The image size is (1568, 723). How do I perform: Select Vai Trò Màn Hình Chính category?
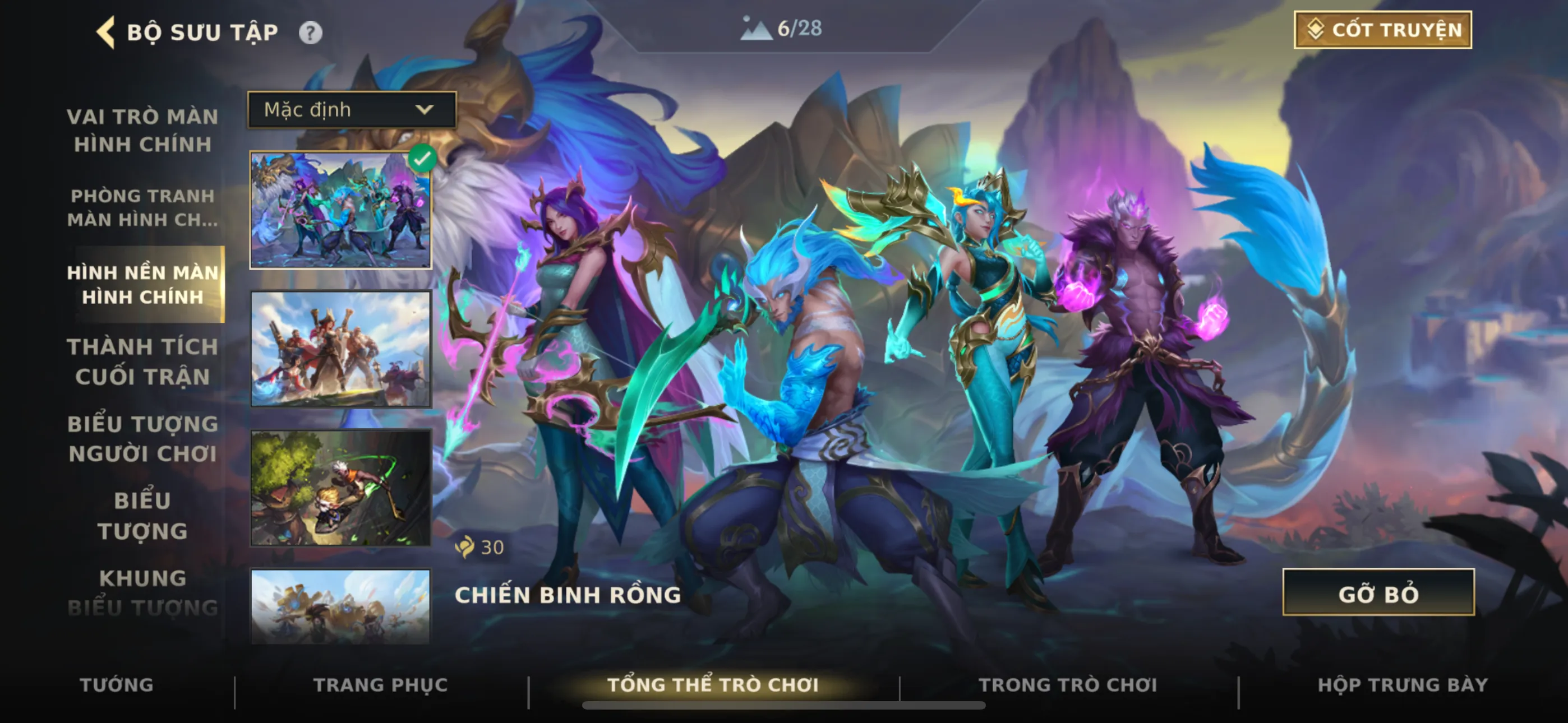tap(142, 129)
